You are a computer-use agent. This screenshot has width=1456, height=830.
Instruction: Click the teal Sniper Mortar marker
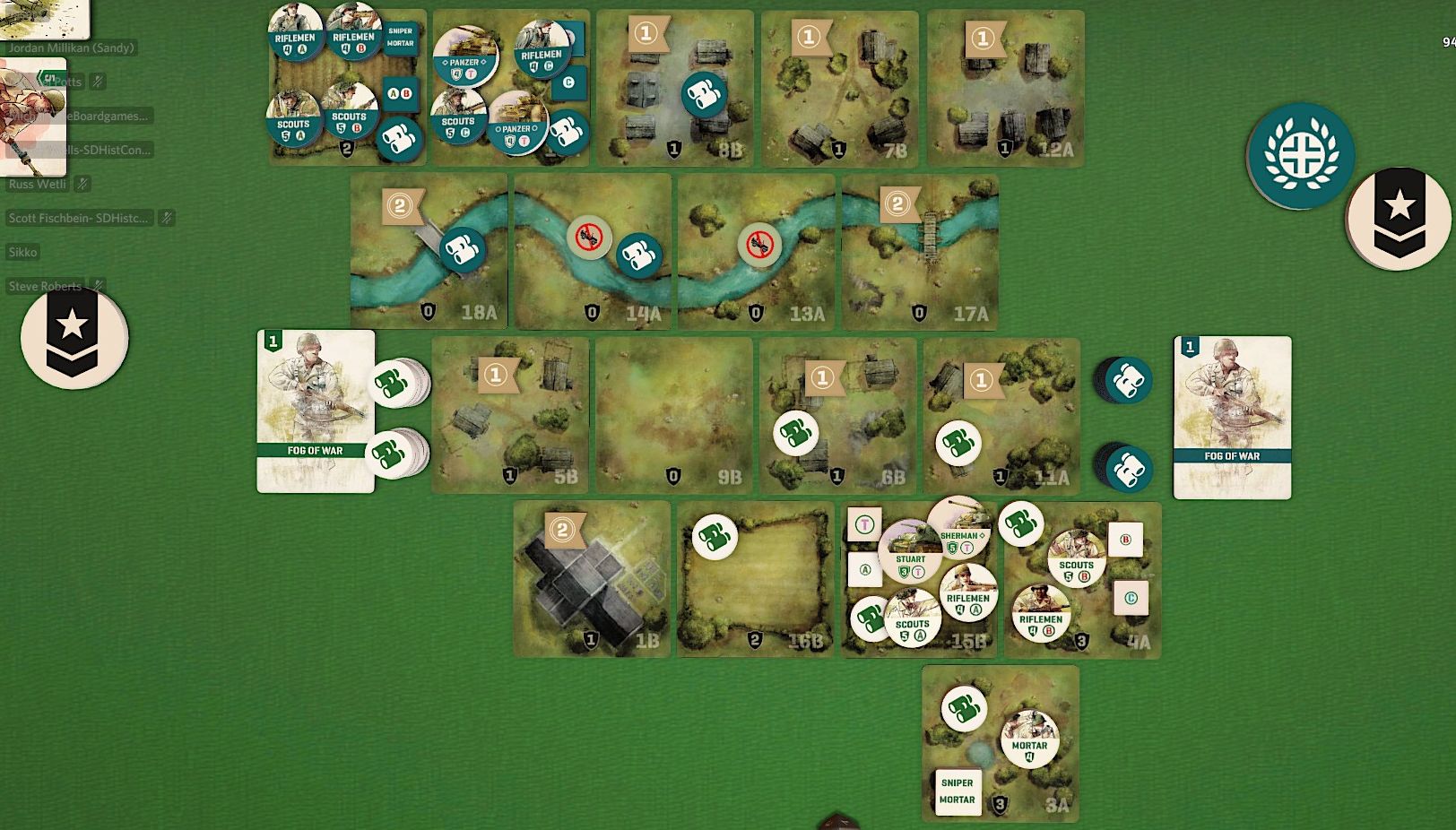(x=401, y=37)
